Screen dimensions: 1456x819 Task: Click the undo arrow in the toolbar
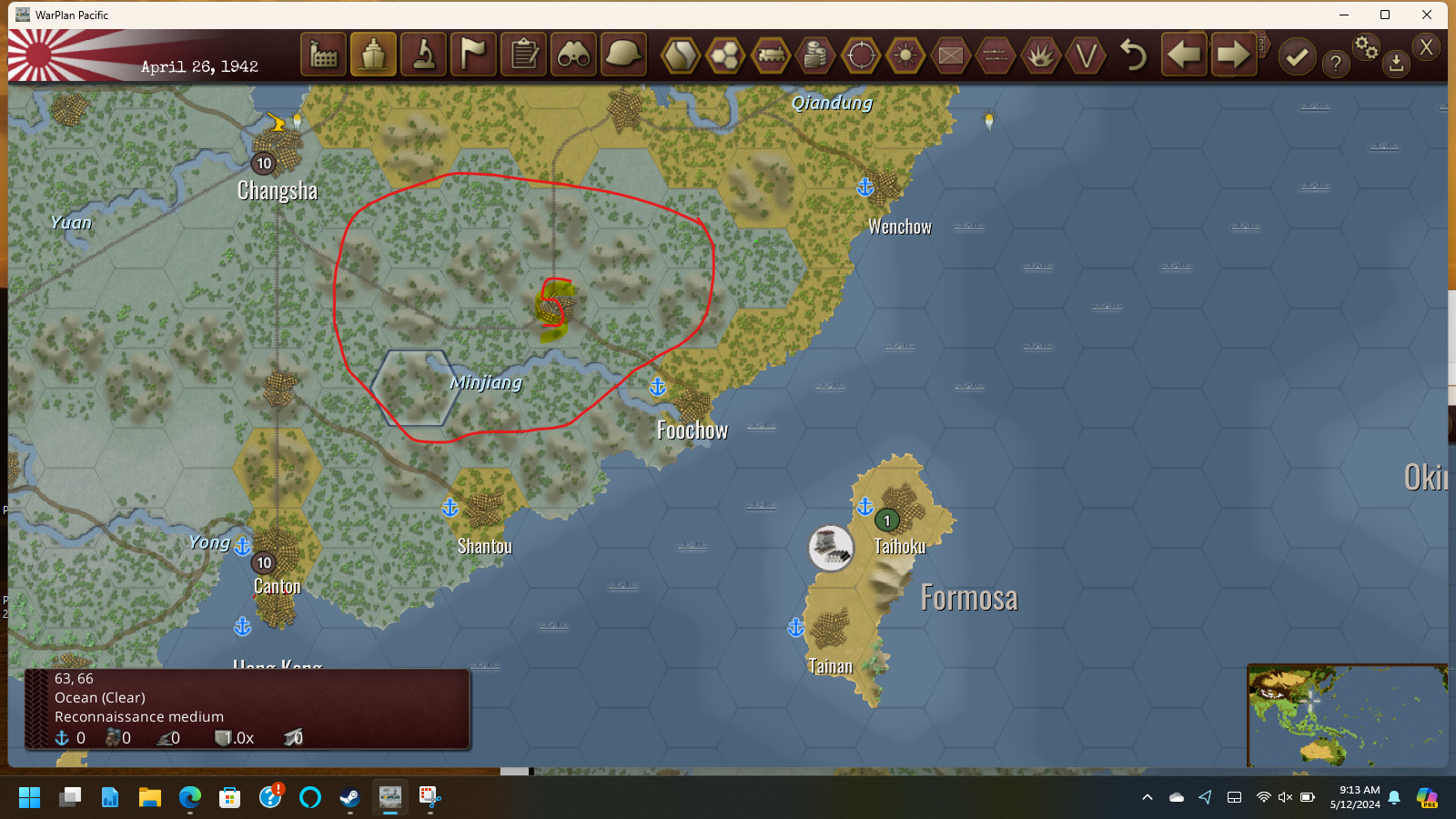[1133, 55]
